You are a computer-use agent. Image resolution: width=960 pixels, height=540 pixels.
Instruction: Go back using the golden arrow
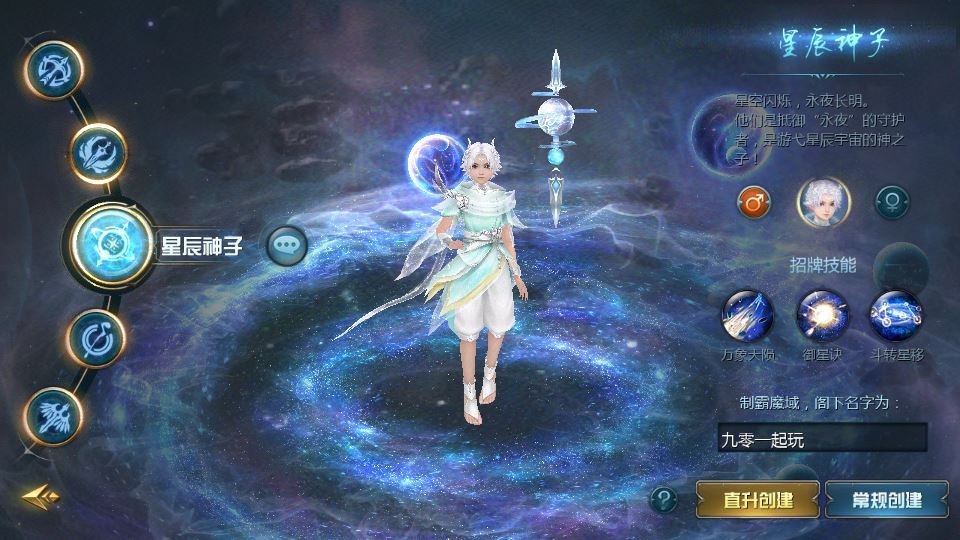point(42,496)
